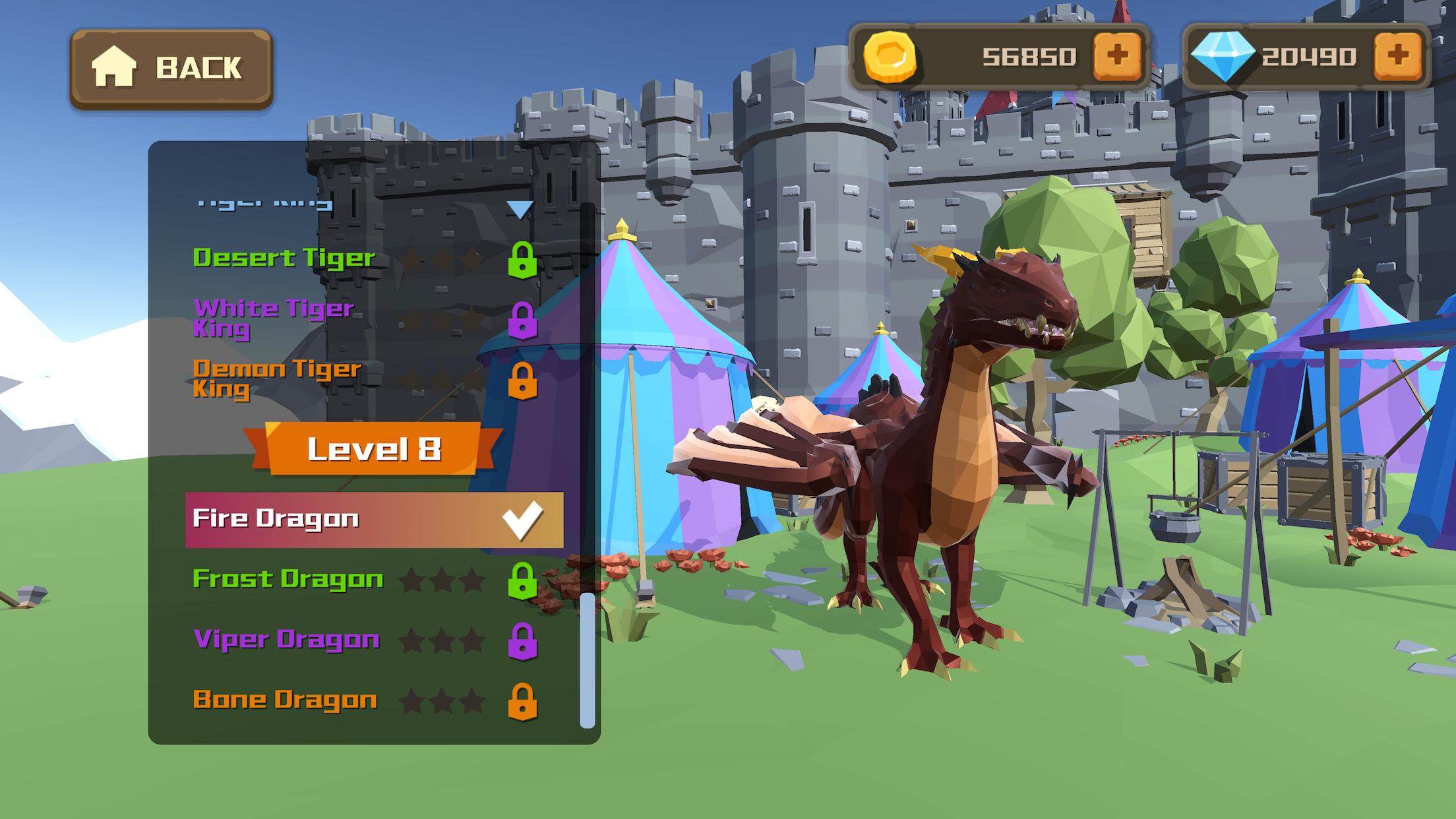The image size is (1456, 819).
Task: Choose Frost Dragon from the list
Action: pos(288,579)
